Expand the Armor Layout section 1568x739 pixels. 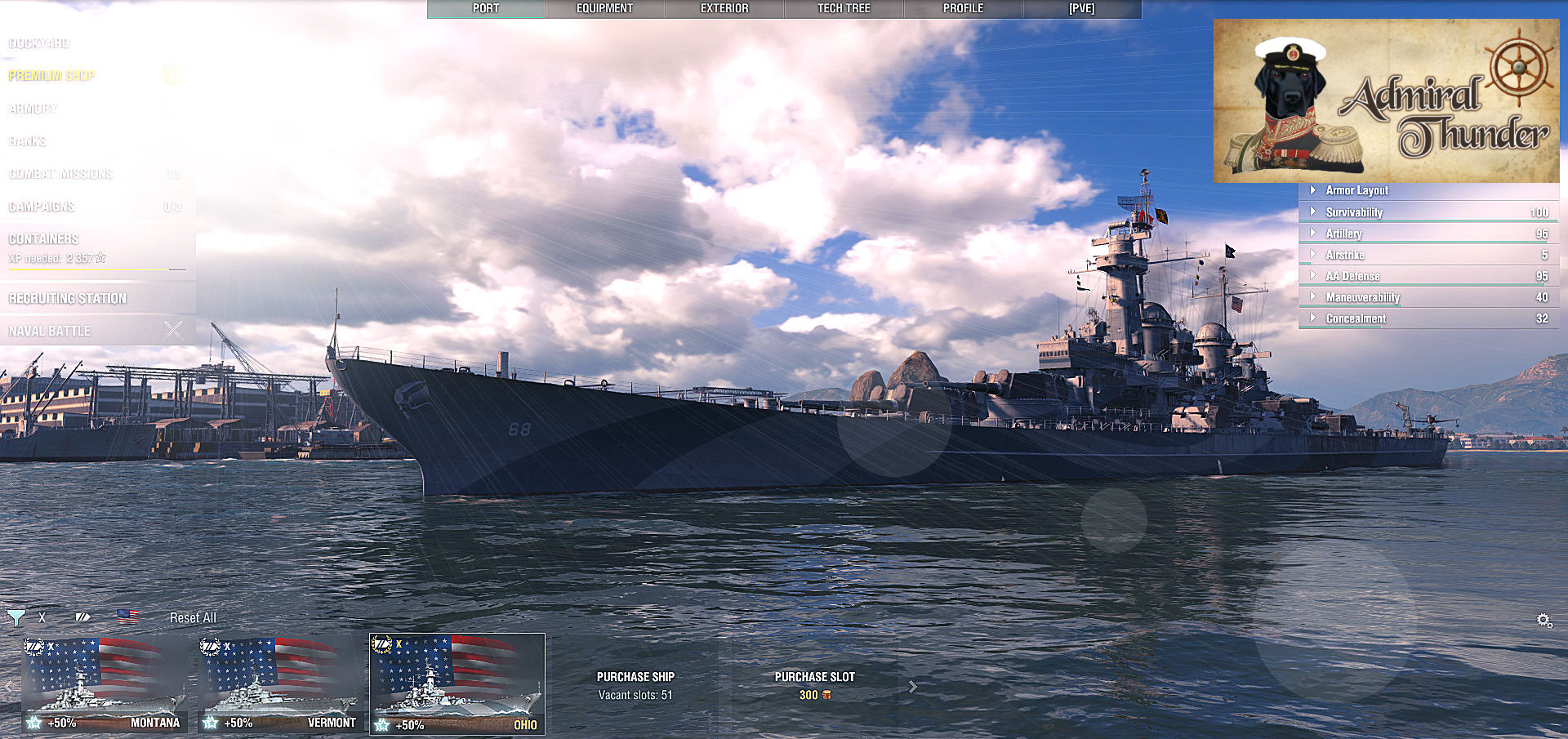point(1356,190)
